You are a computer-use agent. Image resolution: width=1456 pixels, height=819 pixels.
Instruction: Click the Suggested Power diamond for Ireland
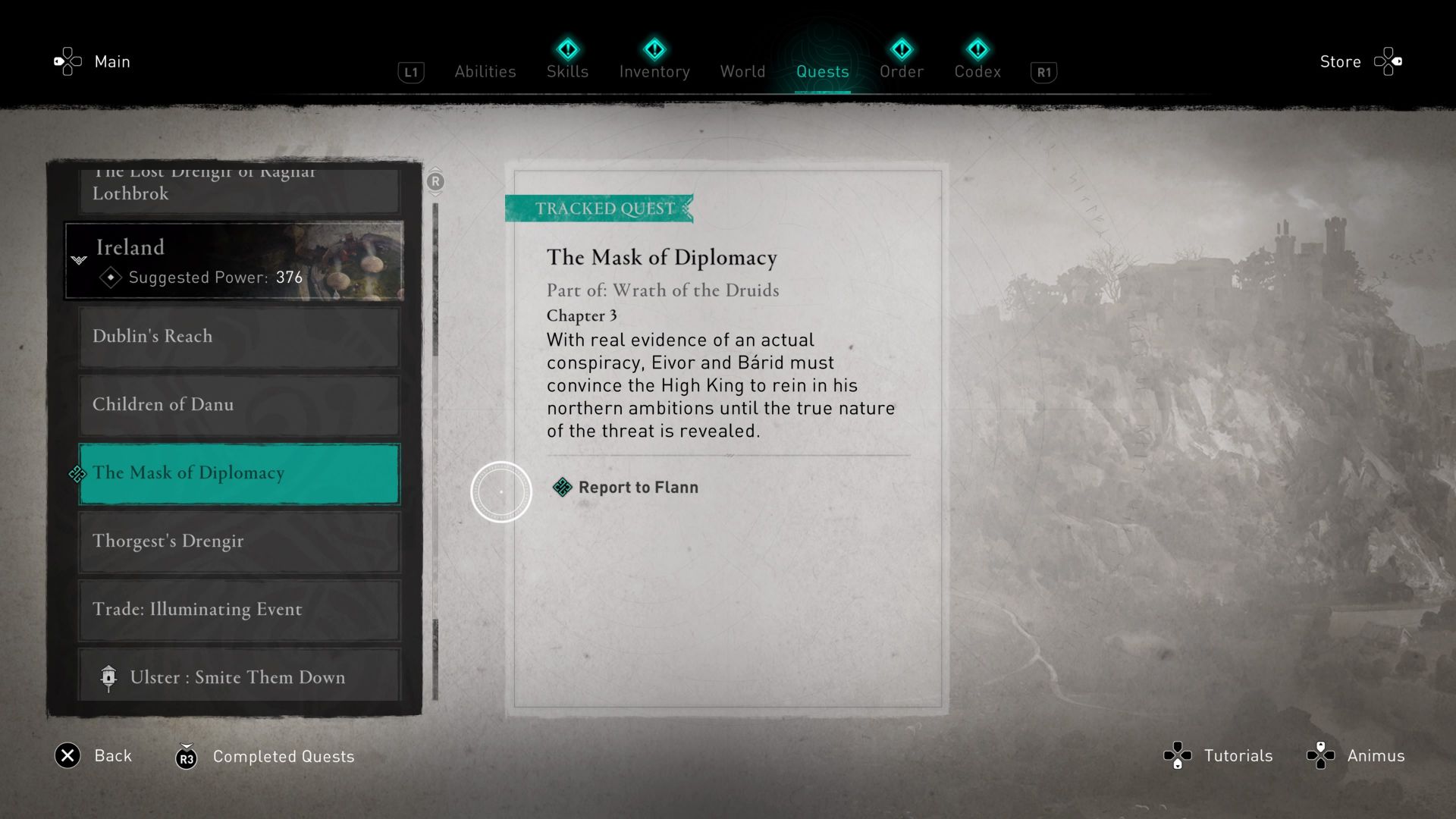pos(111,278)
